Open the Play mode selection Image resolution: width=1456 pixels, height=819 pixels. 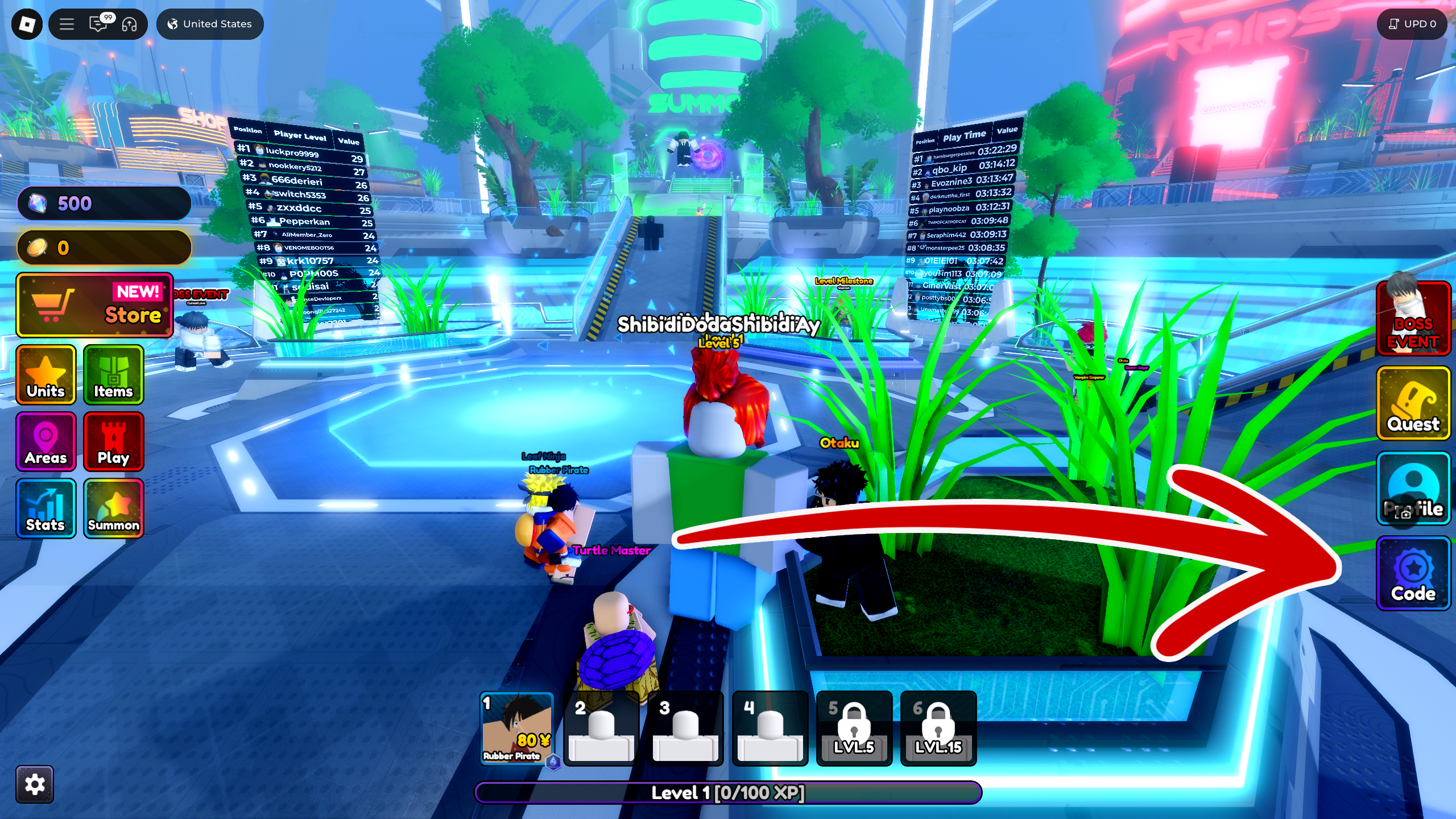coord(113,442)
